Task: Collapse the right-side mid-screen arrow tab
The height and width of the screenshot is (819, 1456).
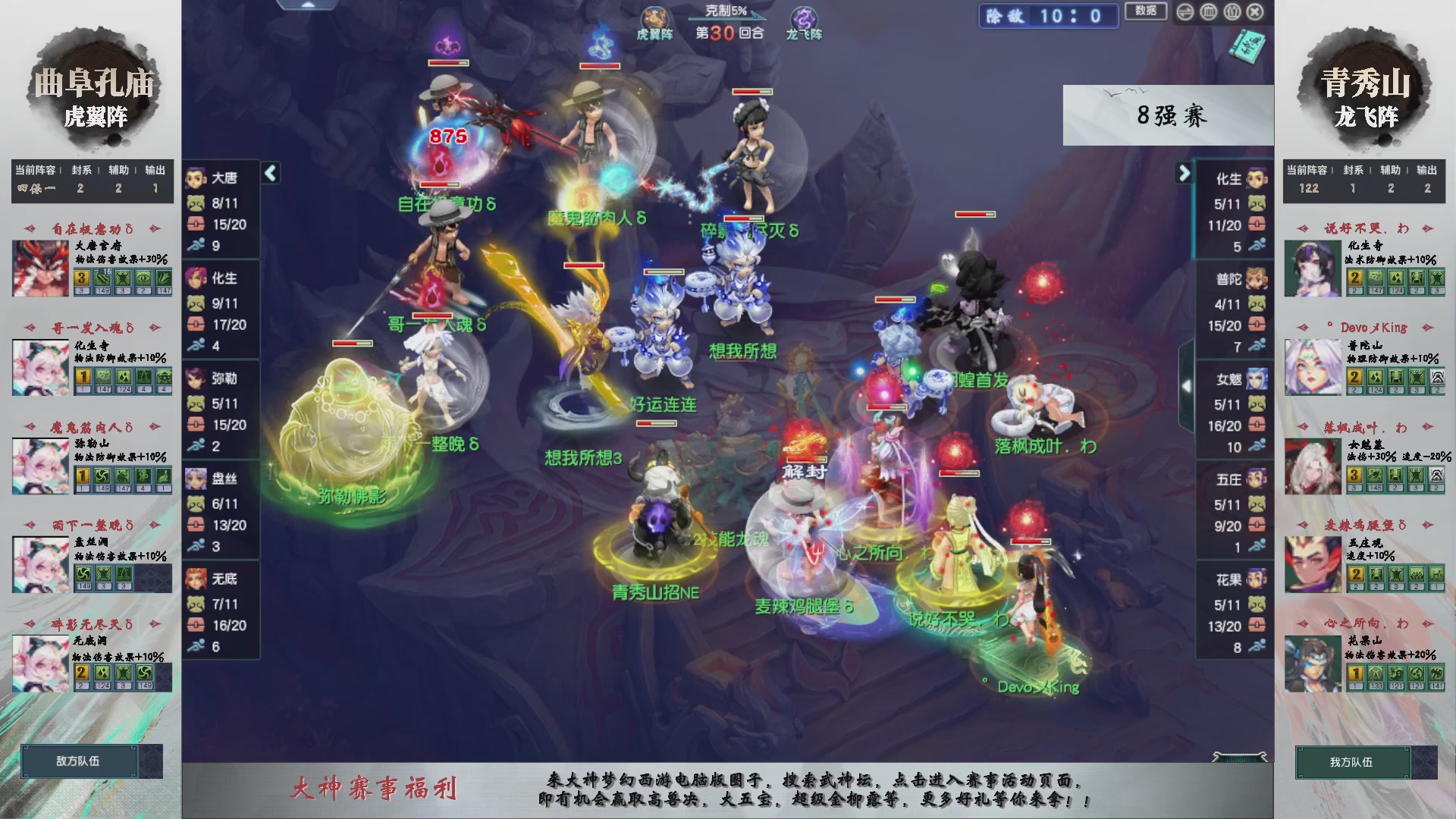Action: (x=1188, y=385)
